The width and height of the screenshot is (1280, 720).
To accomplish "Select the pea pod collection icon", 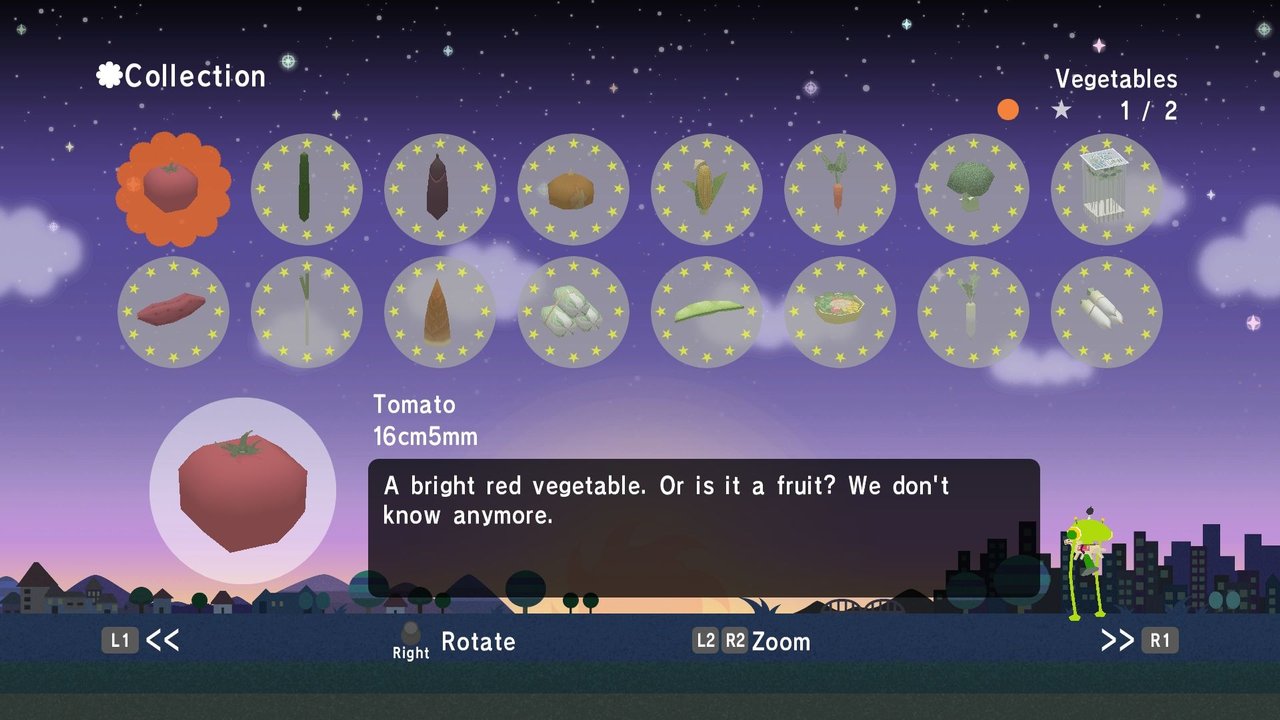I will tap(706, 311).
